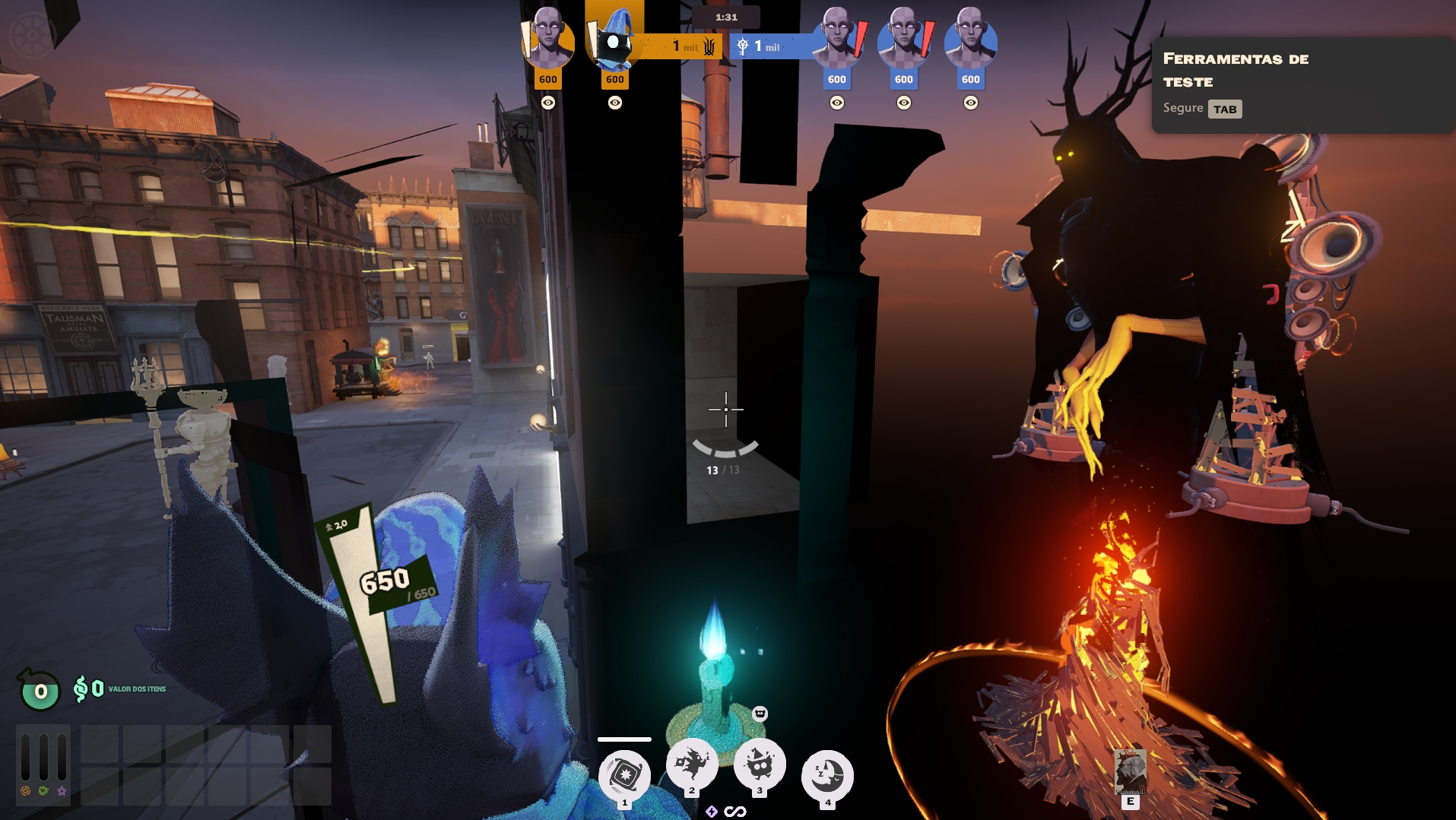Click the small cat-face badge above ability 3
The image size is (1456, 820).
(x=760, y=713)
